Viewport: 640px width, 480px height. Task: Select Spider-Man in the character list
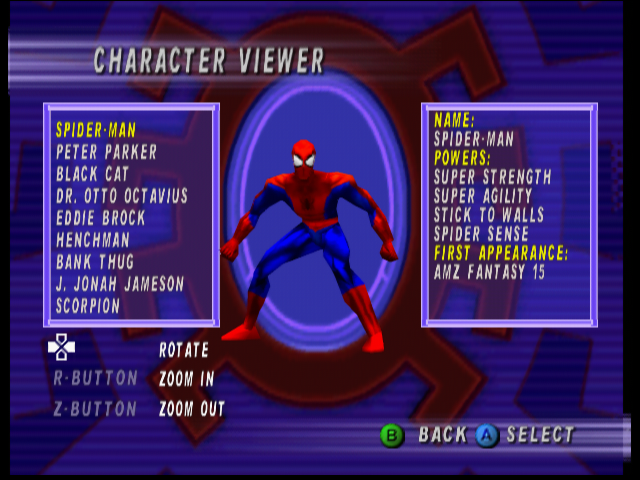96,130
